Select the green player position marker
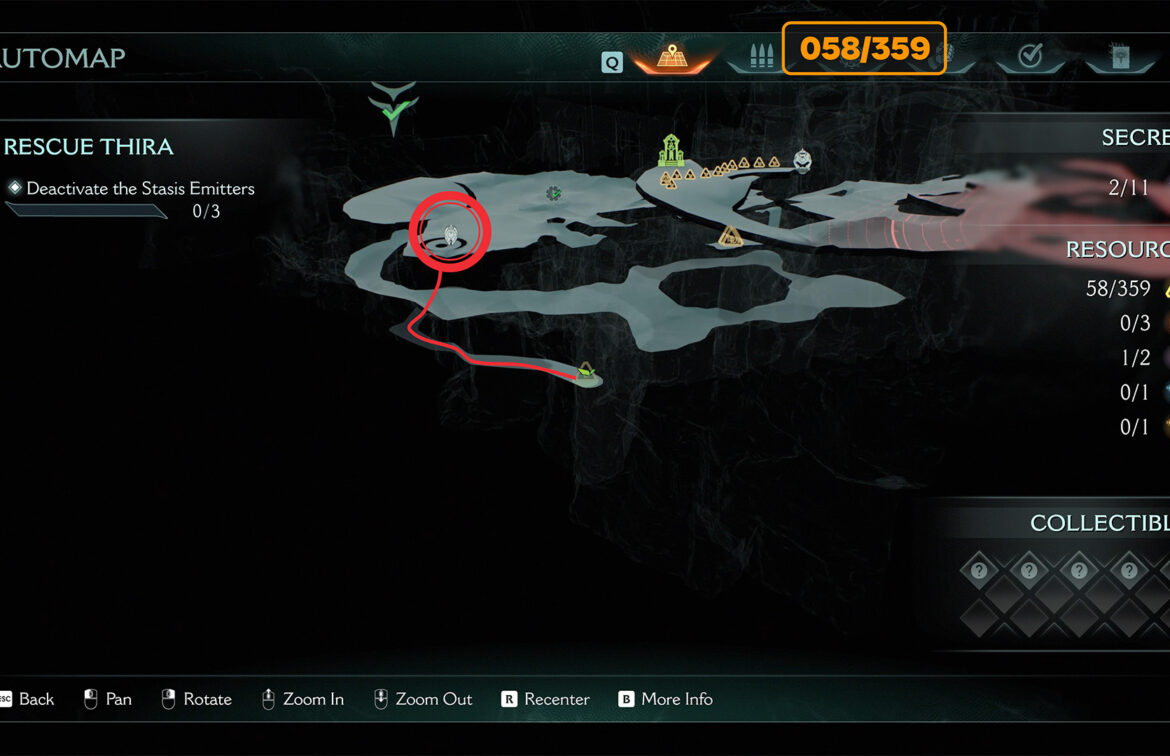This screenshot has width=1170, height=756. point(586,372)
